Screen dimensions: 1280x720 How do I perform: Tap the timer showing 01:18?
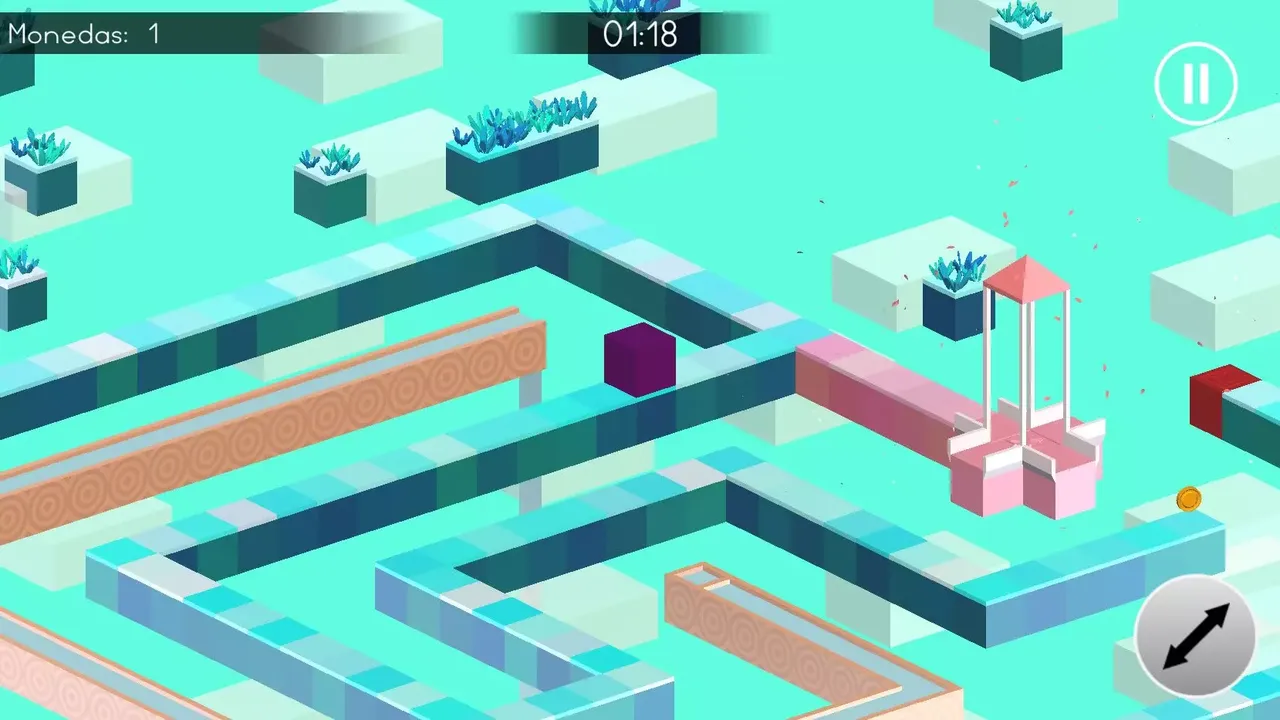[x=639, y=34]
